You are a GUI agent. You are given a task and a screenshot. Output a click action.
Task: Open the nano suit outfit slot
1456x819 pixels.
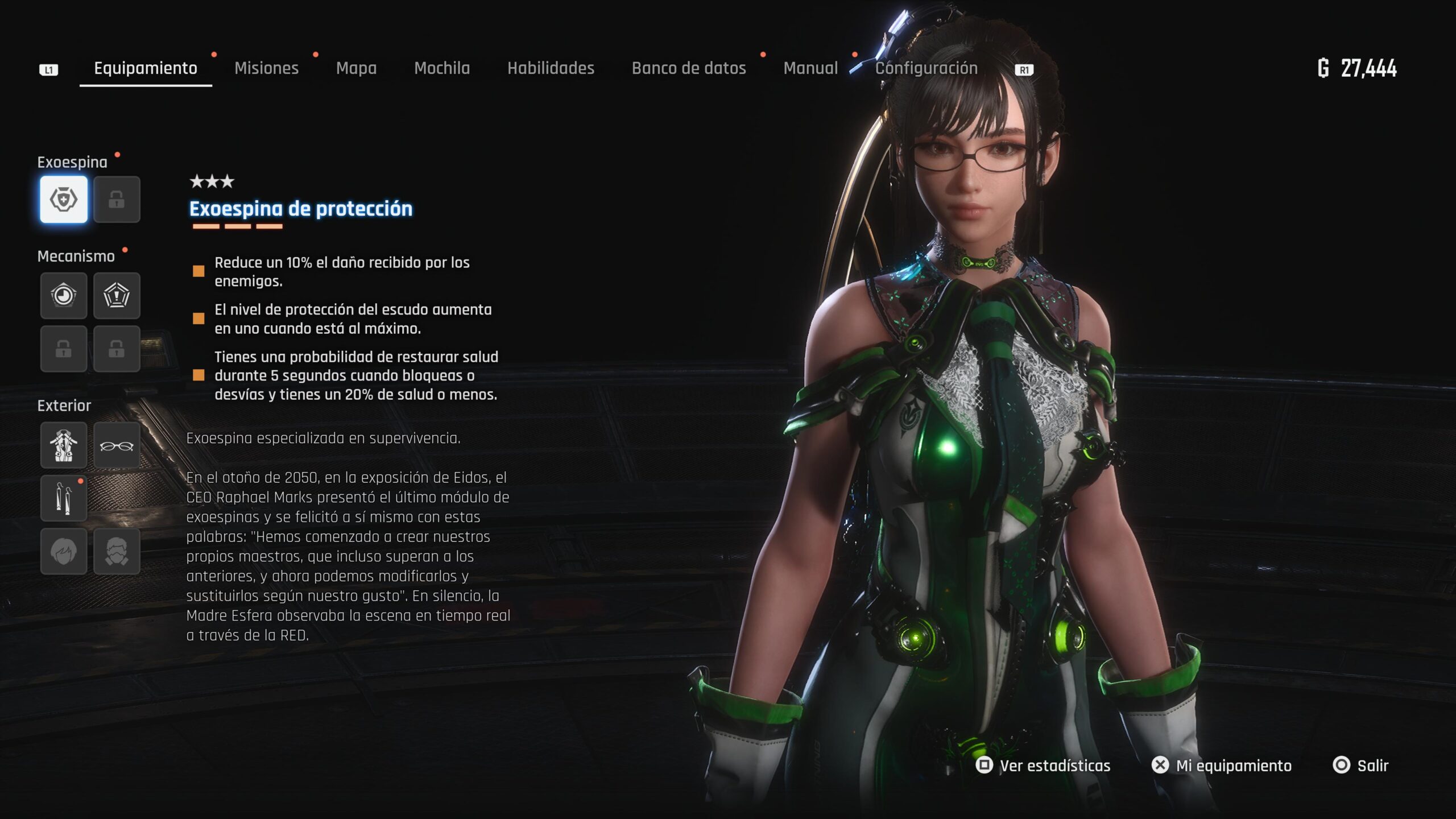pyautogui.click(x=64, y=445)
